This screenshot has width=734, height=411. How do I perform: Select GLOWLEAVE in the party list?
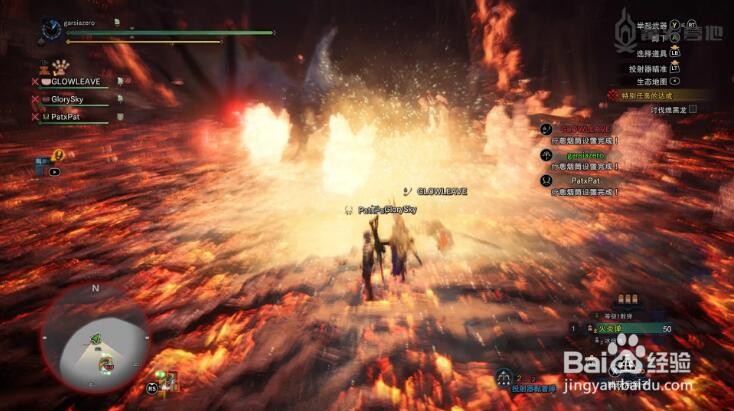pyautogui.click(x=76, y=82)
